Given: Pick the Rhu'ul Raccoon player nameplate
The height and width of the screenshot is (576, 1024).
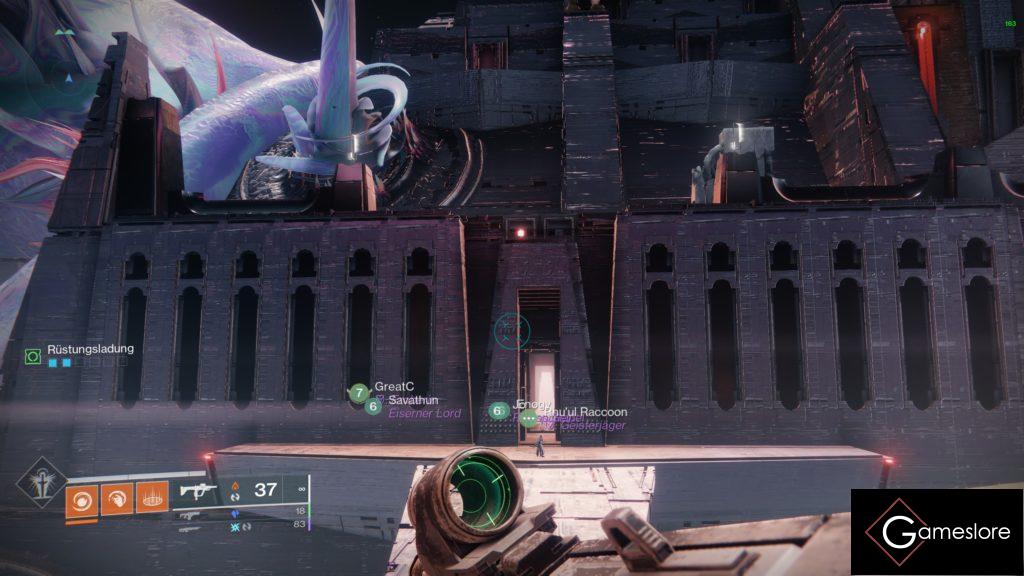Looking at the screenshot, I should point(584,412).
